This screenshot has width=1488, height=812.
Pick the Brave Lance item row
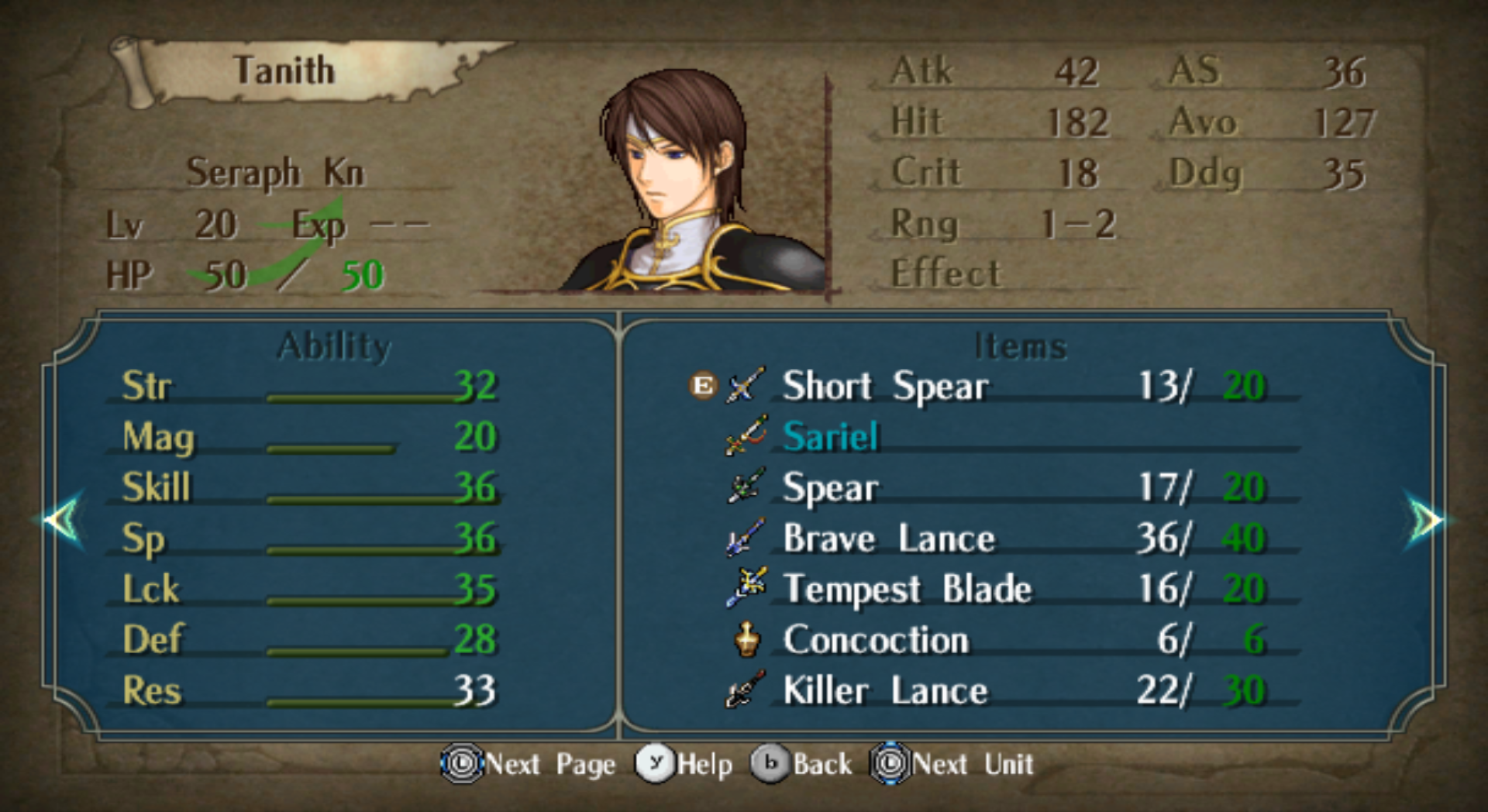click(x=888, y=538)
